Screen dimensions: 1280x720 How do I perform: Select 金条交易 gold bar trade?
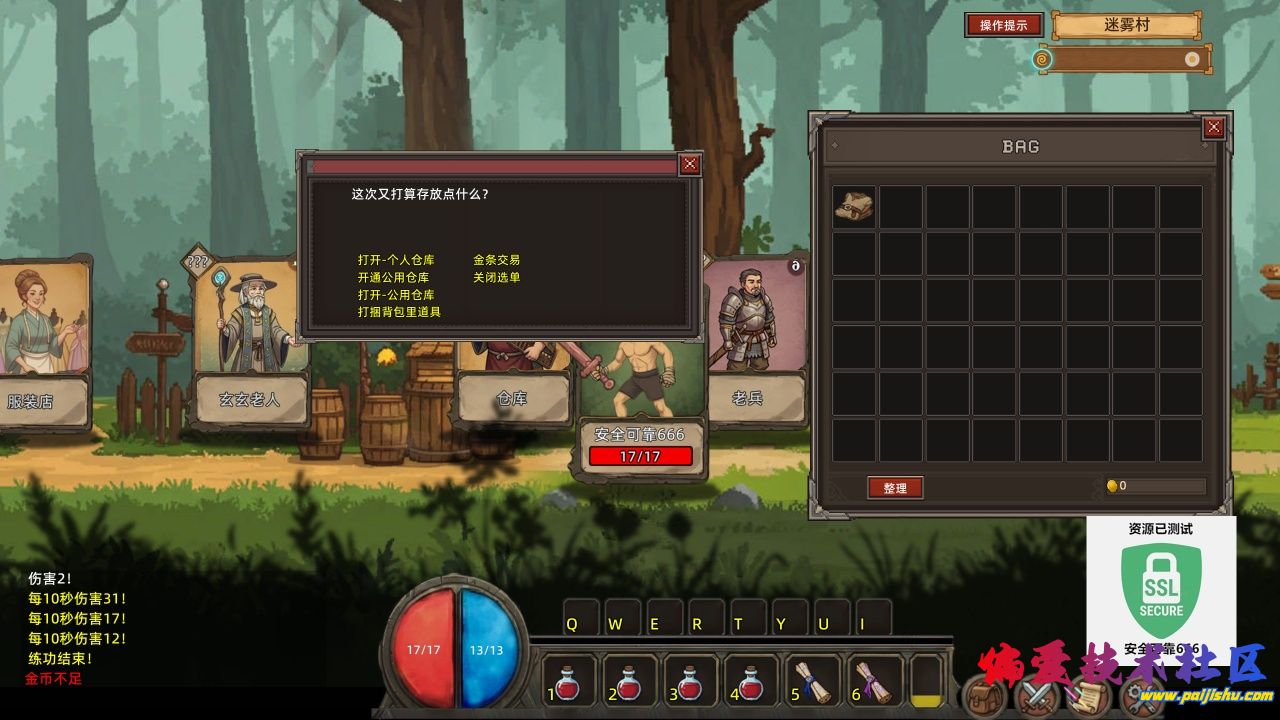point(496,260)
